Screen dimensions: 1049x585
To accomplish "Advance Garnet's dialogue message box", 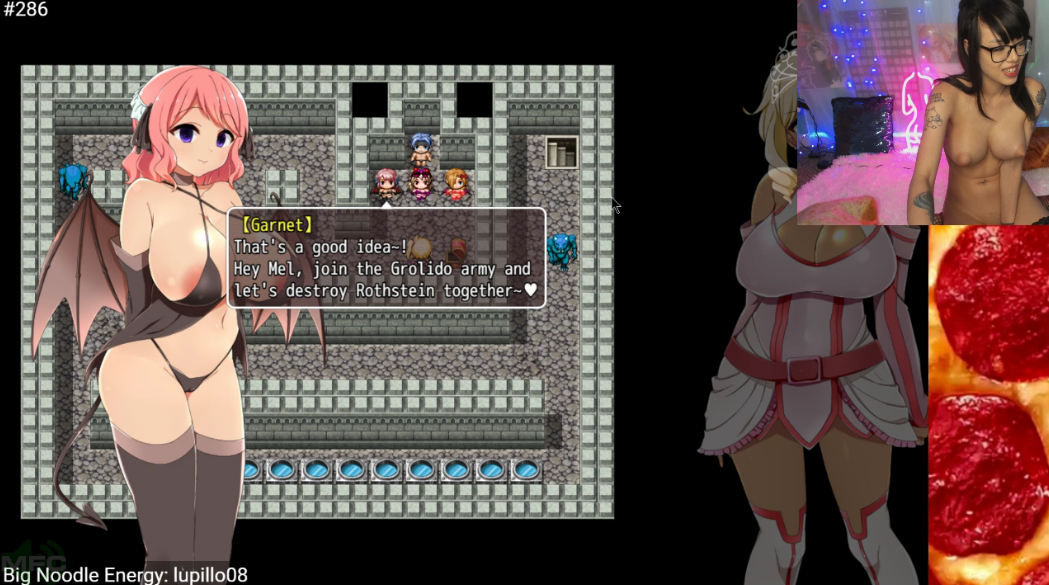I will pos(387,258).
